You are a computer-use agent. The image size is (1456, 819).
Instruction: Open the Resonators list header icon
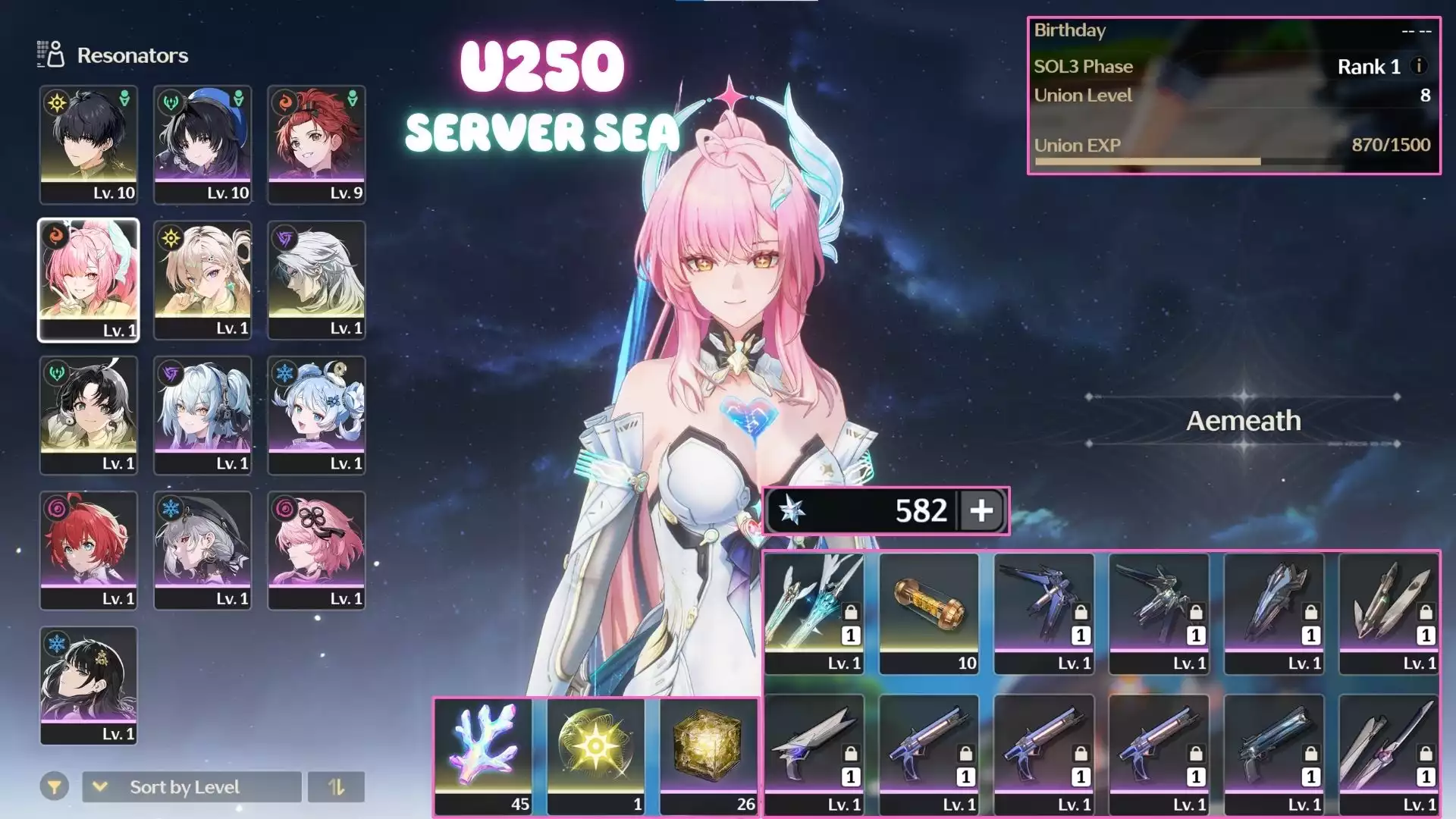click(x=51, y=55)
